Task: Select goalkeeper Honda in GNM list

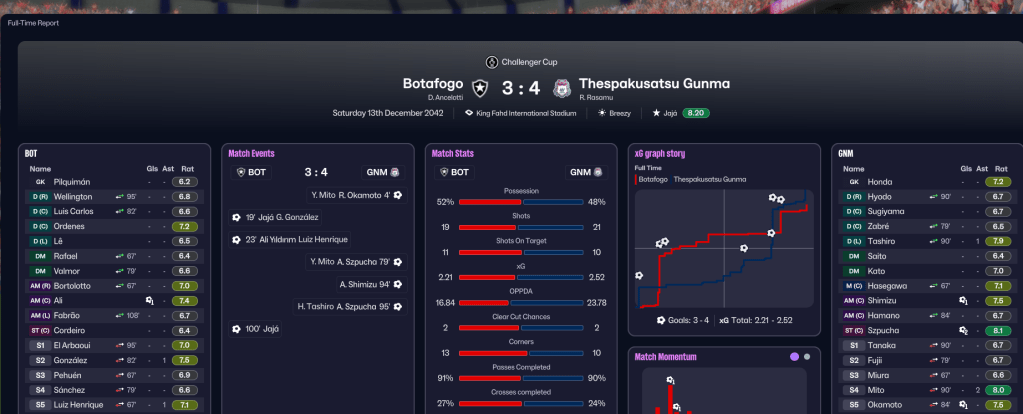Action: [880, 182]
